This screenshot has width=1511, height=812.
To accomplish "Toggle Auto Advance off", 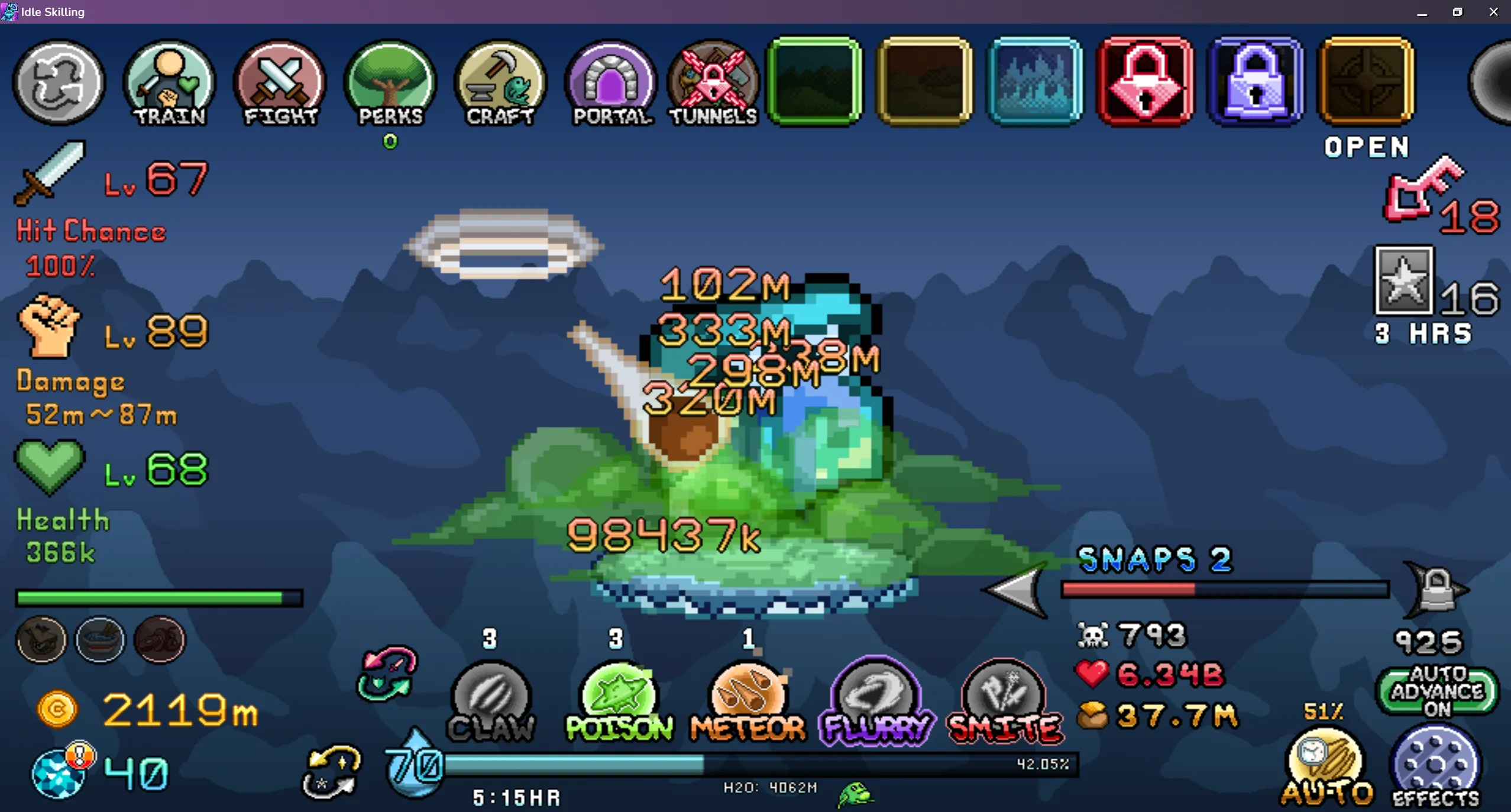I will coord(1437,691).
